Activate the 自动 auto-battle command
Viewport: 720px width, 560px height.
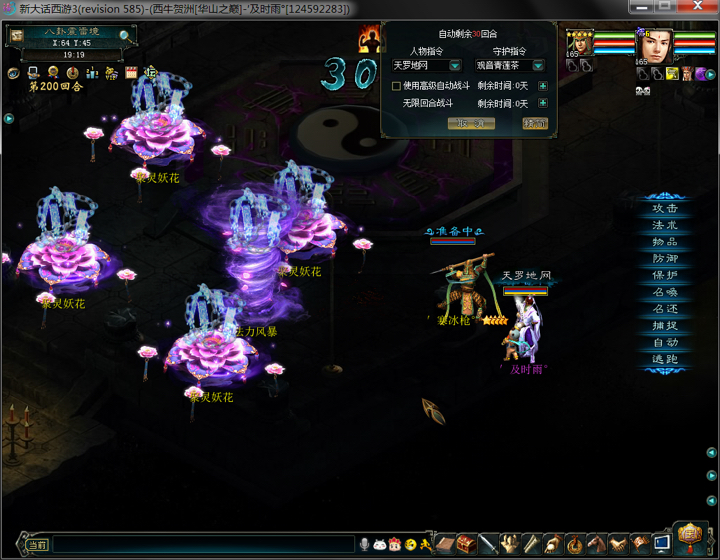pos(665,342)
